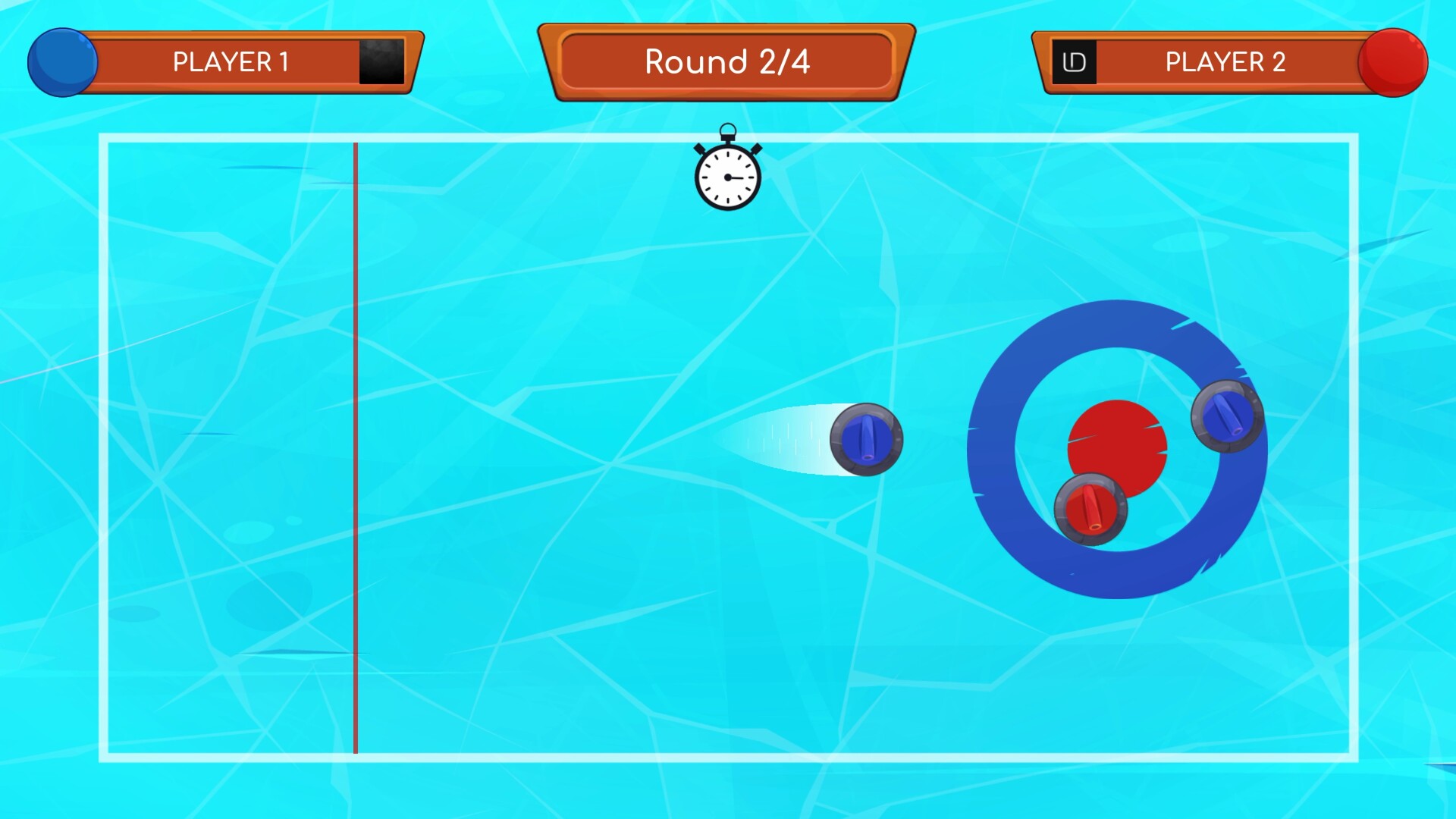Viewport: 1456px width, 819px height.
Task: Select the blue puck icon beside Player 1
Action: [62, 62]
